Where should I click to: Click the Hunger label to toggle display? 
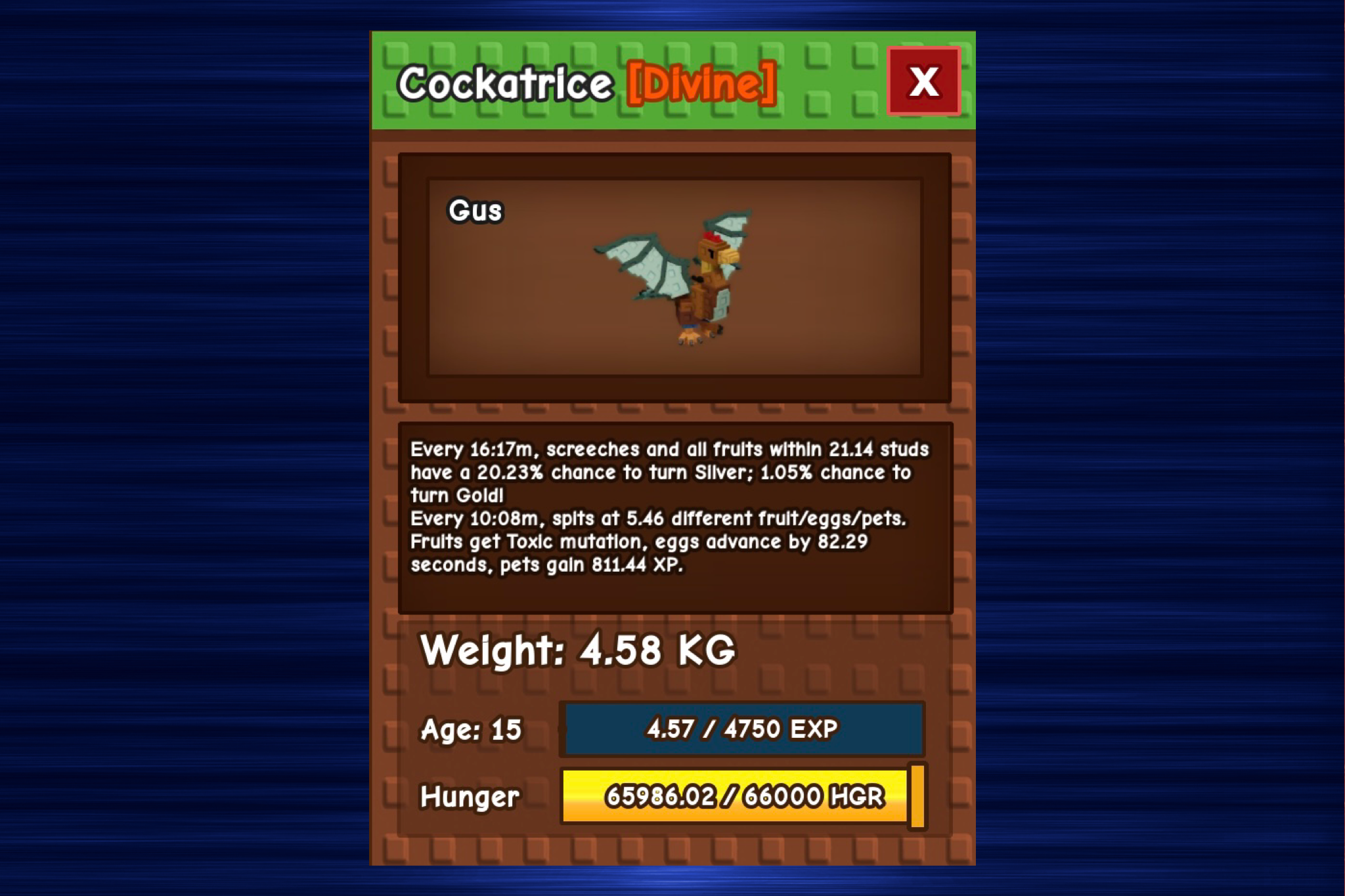coord(468,797)
